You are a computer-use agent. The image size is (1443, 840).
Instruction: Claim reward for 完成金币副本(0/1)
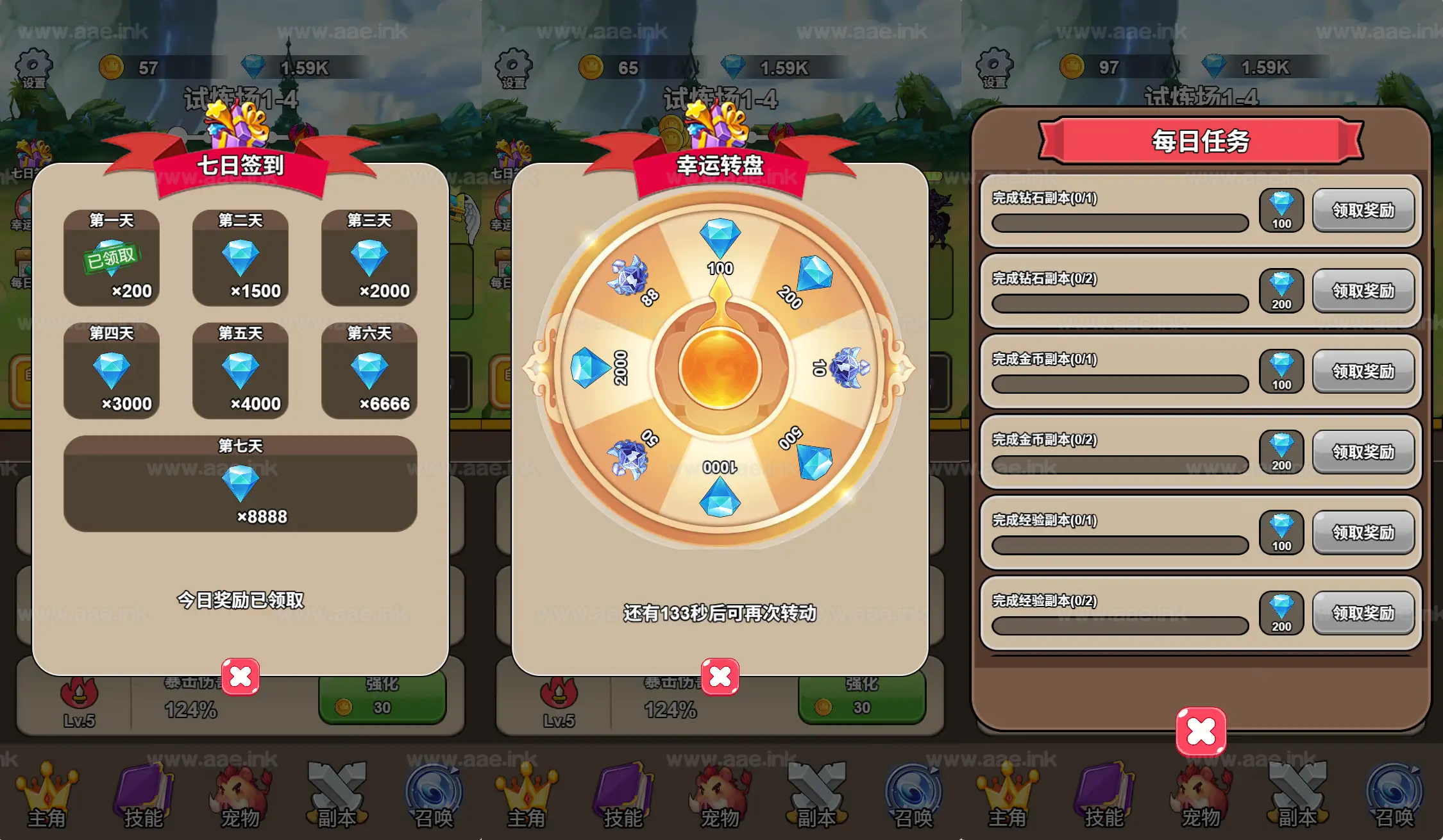pos(1363,371)
